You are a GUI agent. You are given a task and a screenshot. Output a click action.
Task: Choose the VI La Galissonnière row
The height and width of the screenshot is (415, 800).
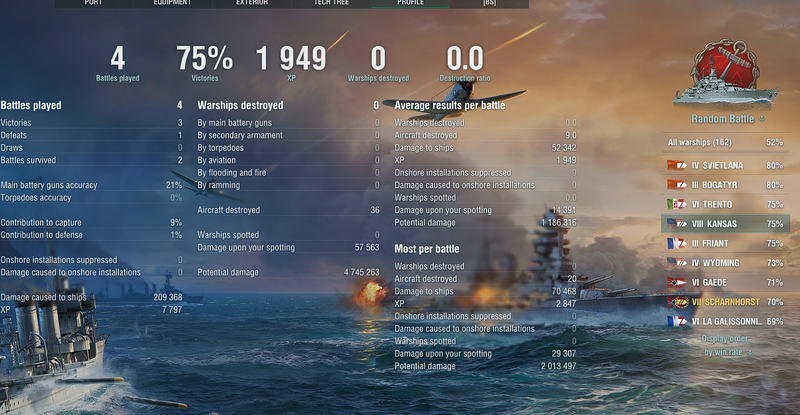(725, 321)
